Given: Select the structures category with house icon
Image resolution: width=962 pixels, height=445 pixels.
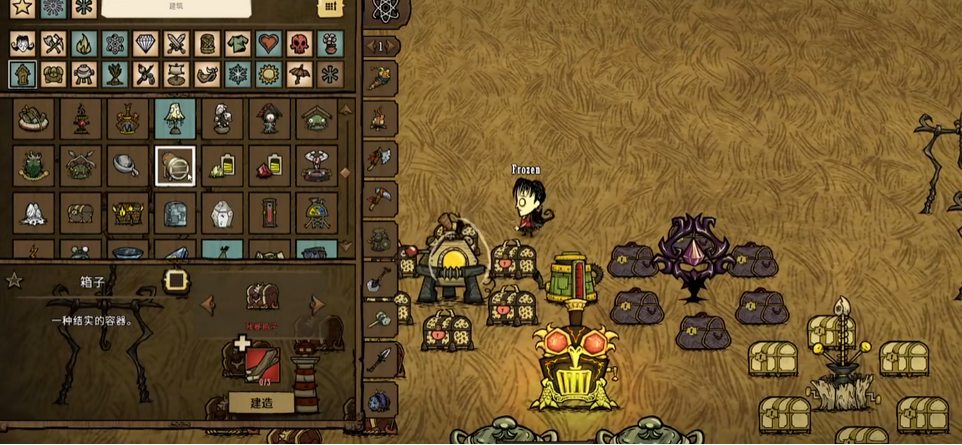Looking at the screenshot, I should (22, 74).
